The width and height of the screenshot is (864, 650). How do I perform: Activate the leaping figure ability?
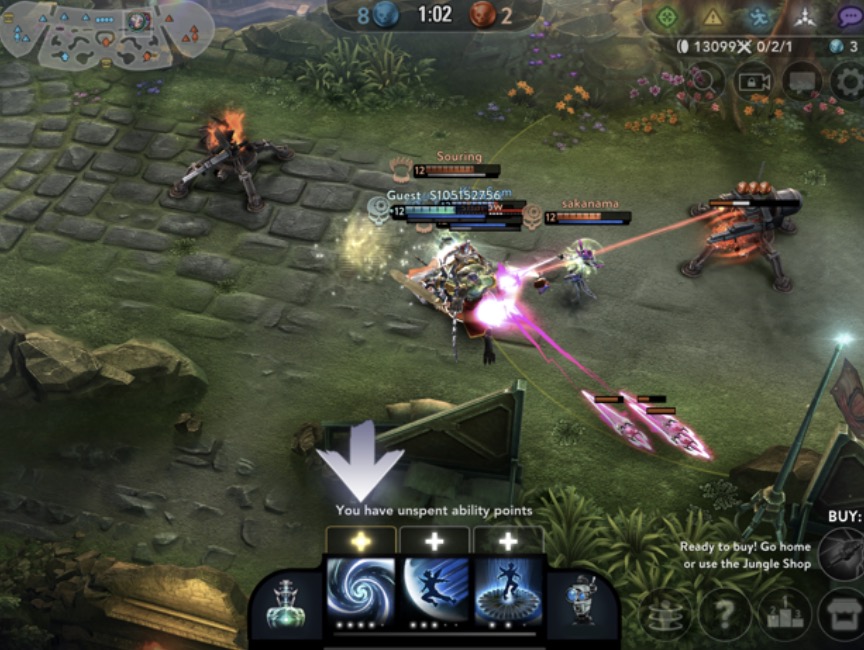[x=435, y=590]
